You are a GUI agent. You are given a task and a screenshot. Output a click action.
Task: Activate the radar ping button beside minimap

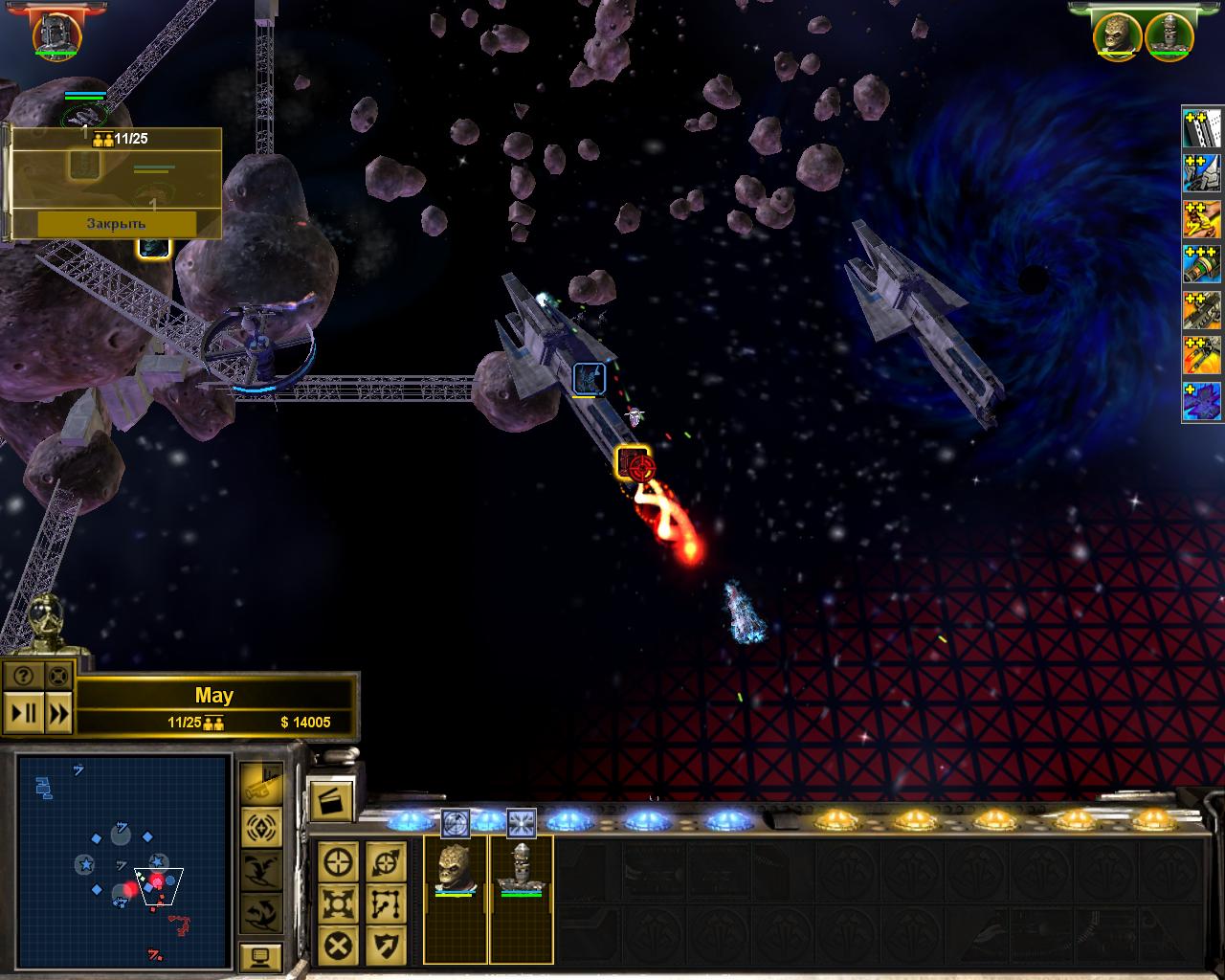click(x=260, y=825)
